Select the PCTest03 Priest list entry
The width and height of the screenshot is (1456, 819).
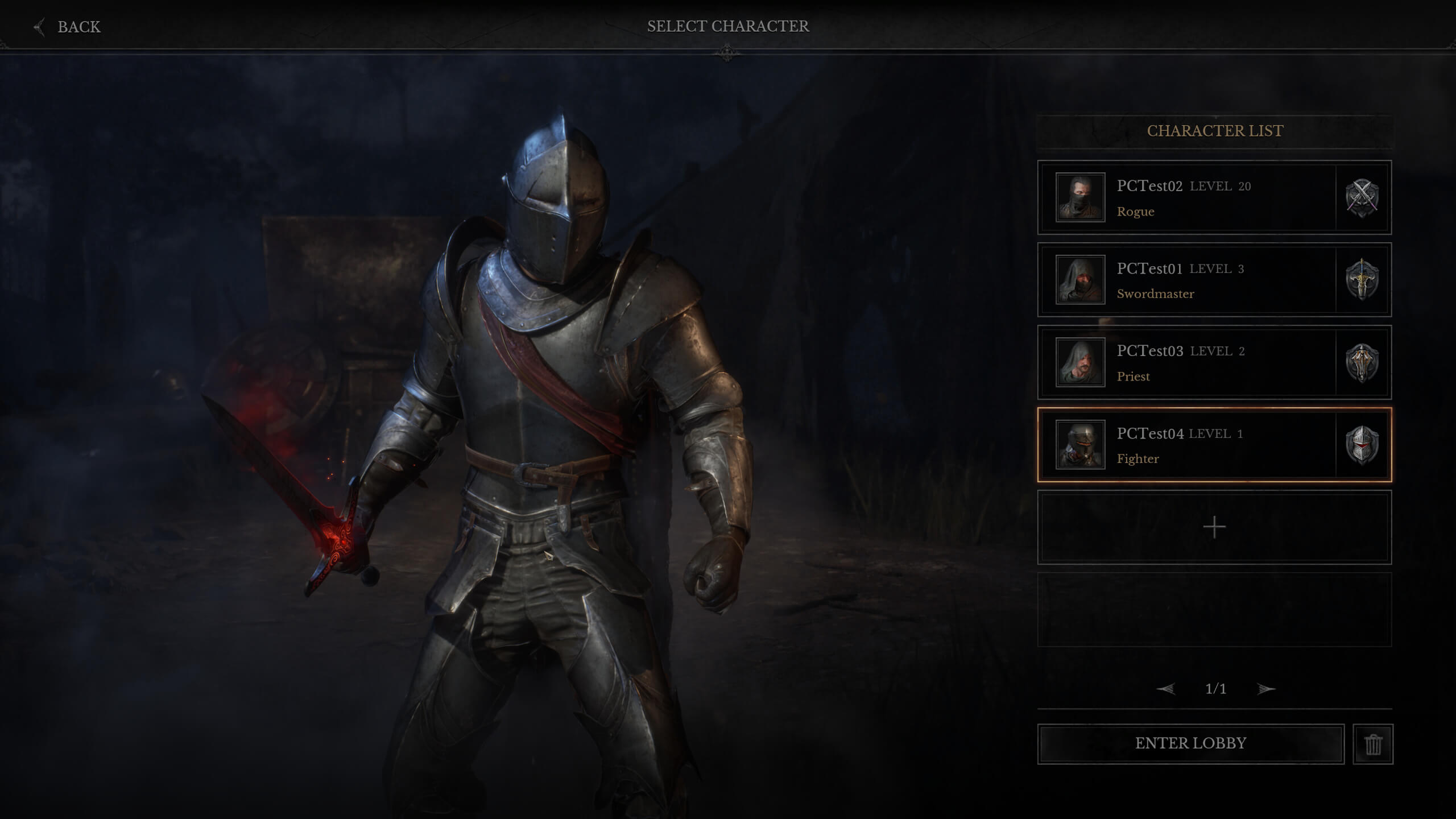click(1194, 363)
